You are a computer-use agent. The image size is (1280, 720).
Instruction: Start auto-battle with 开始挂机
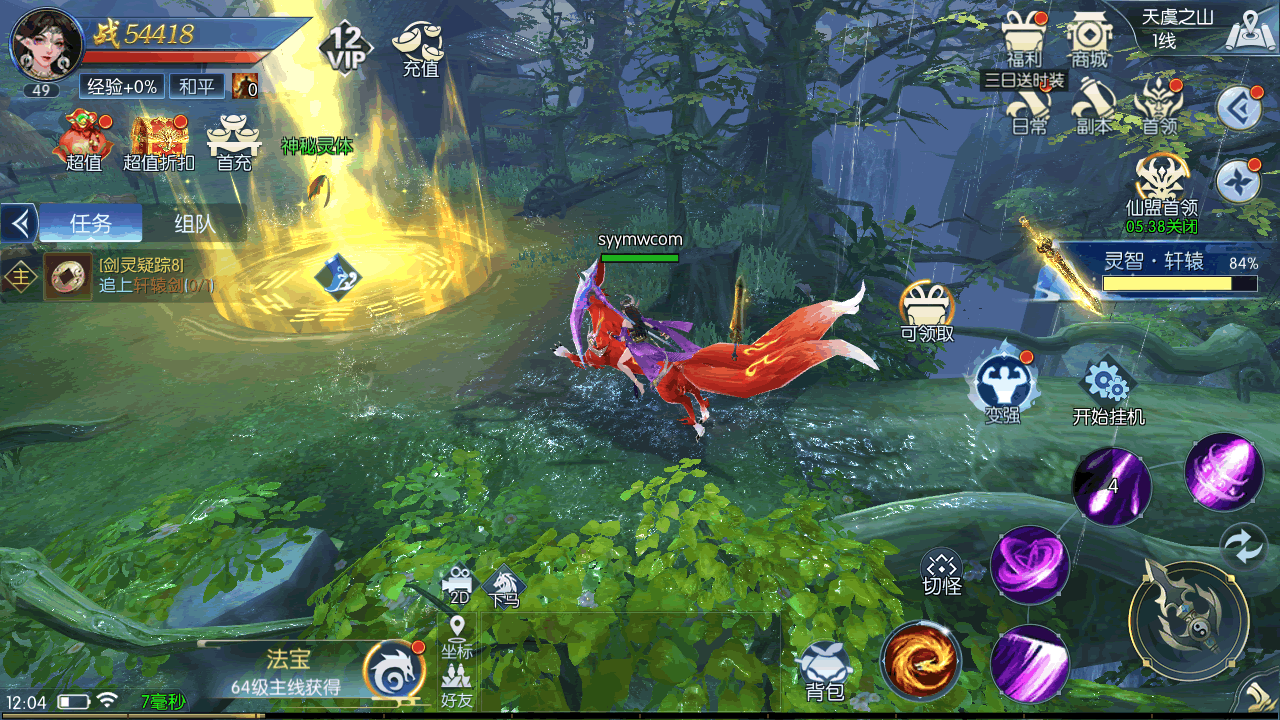pos(1108,392)
